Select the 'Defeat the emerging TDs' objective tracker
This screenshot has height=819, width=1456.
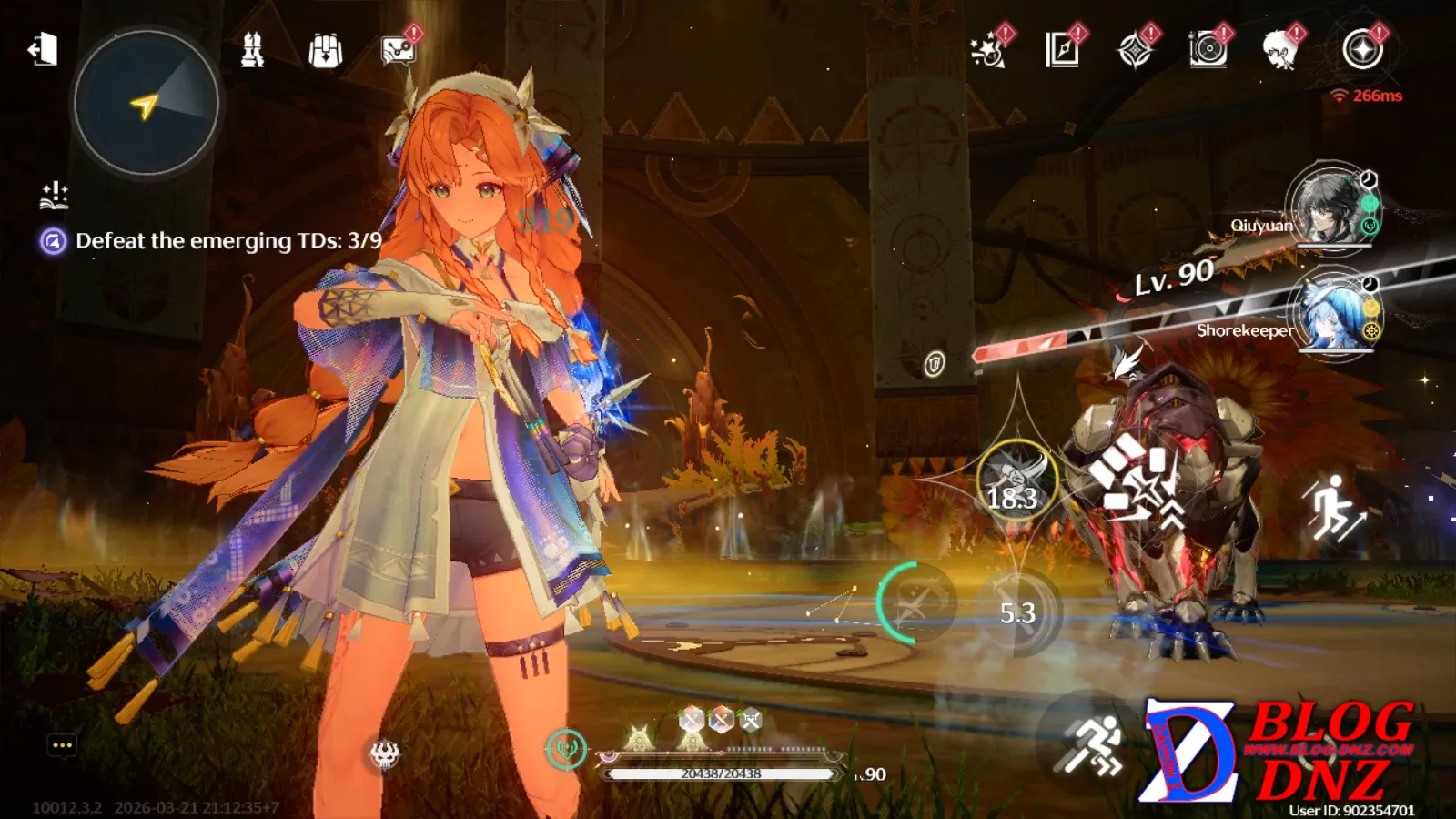point(227,241)
